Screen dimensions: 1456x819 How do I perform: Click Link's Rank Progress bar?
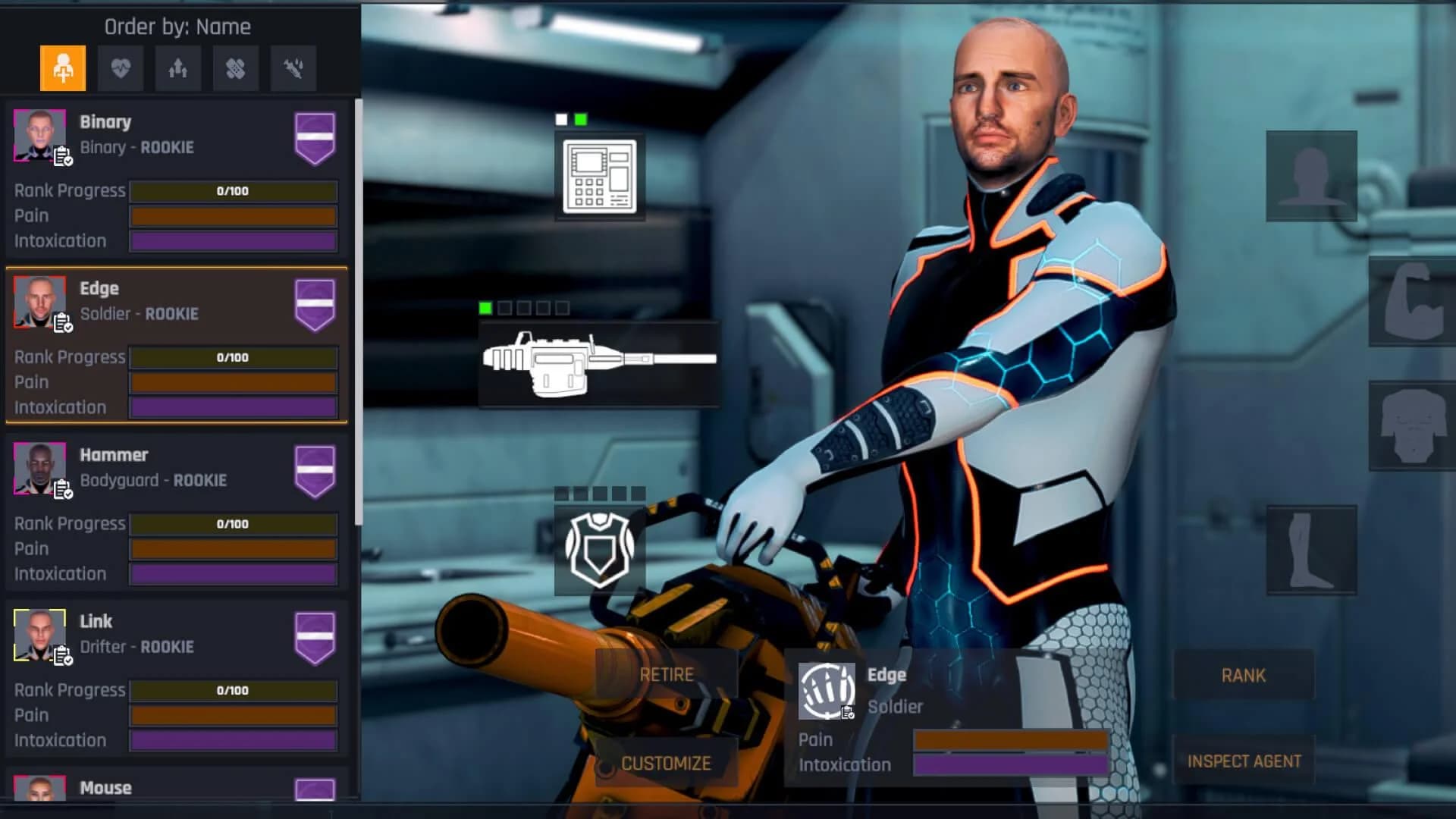[233, 691]
